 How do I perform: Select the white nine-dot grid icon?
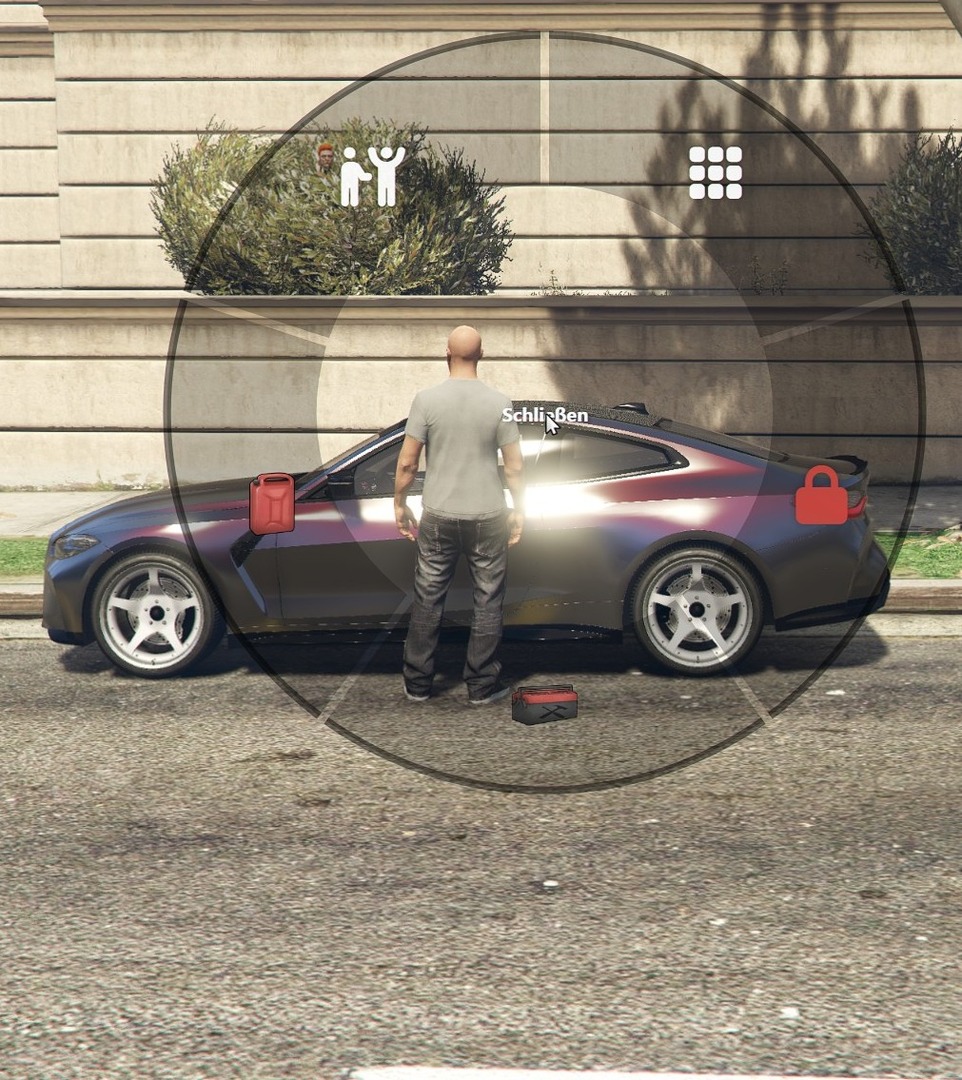point(715,173)
